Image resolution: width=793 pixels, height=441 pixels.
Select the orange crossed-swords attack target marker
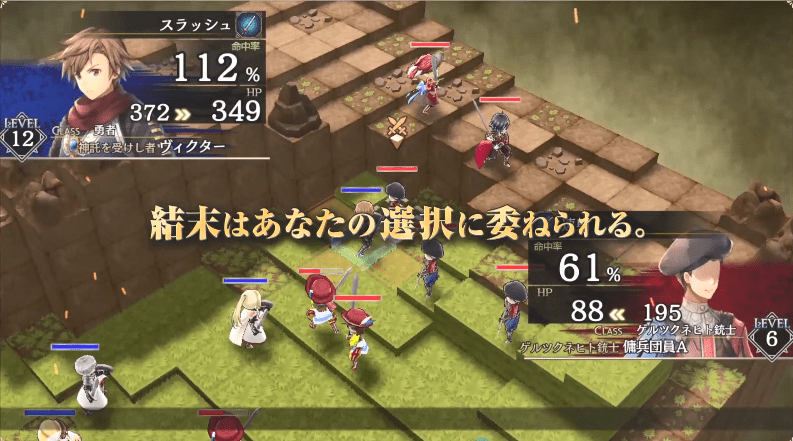396,127
